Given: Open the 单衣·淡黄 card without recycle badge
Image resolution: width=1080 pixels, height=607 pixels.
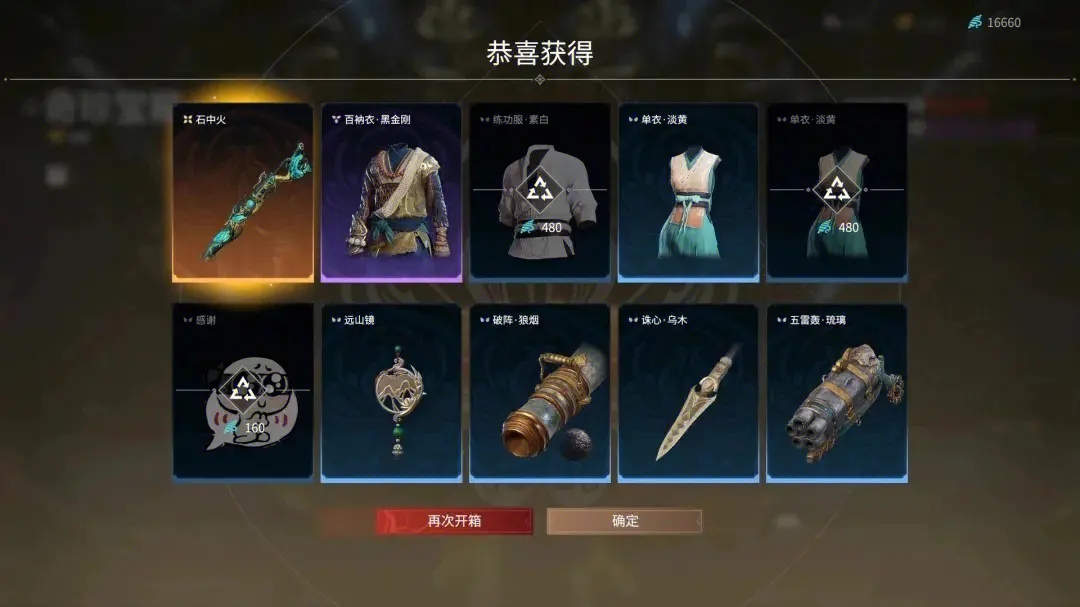Looking at the screenshot, I should tap(688, 192).
